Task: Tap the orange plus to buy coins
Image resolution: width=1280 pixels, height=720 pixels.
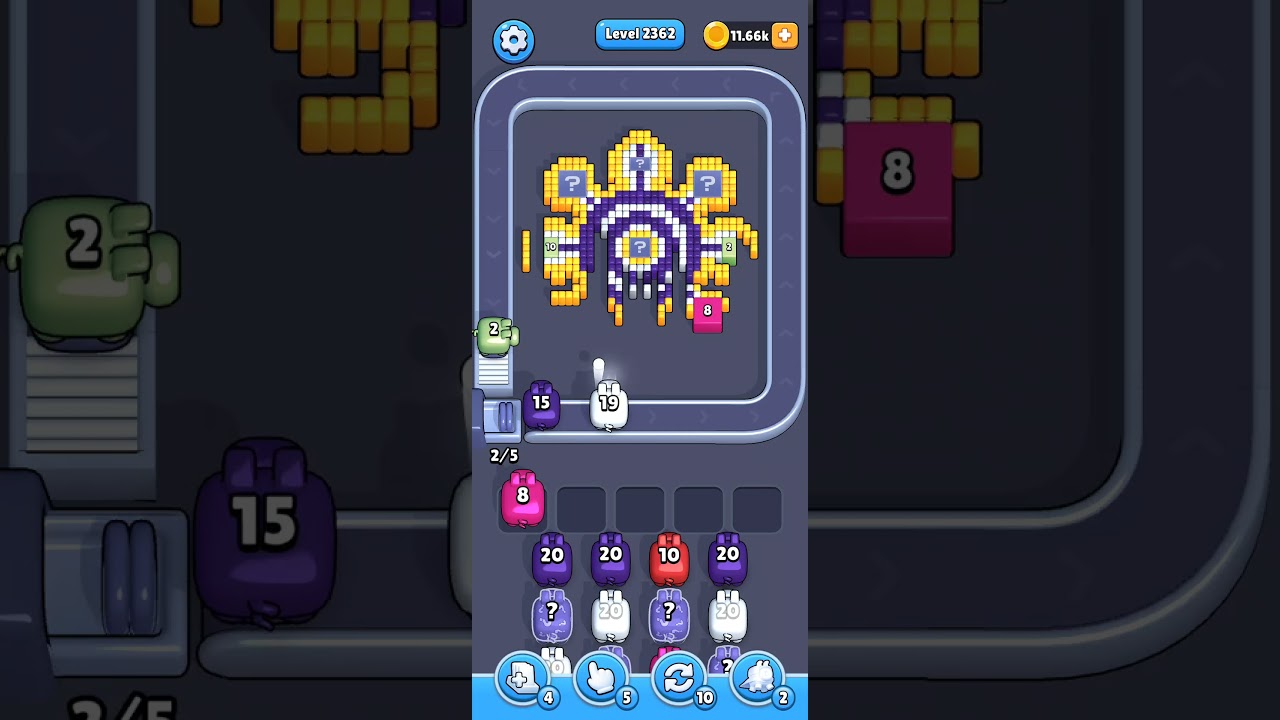Action: point(784,35)
